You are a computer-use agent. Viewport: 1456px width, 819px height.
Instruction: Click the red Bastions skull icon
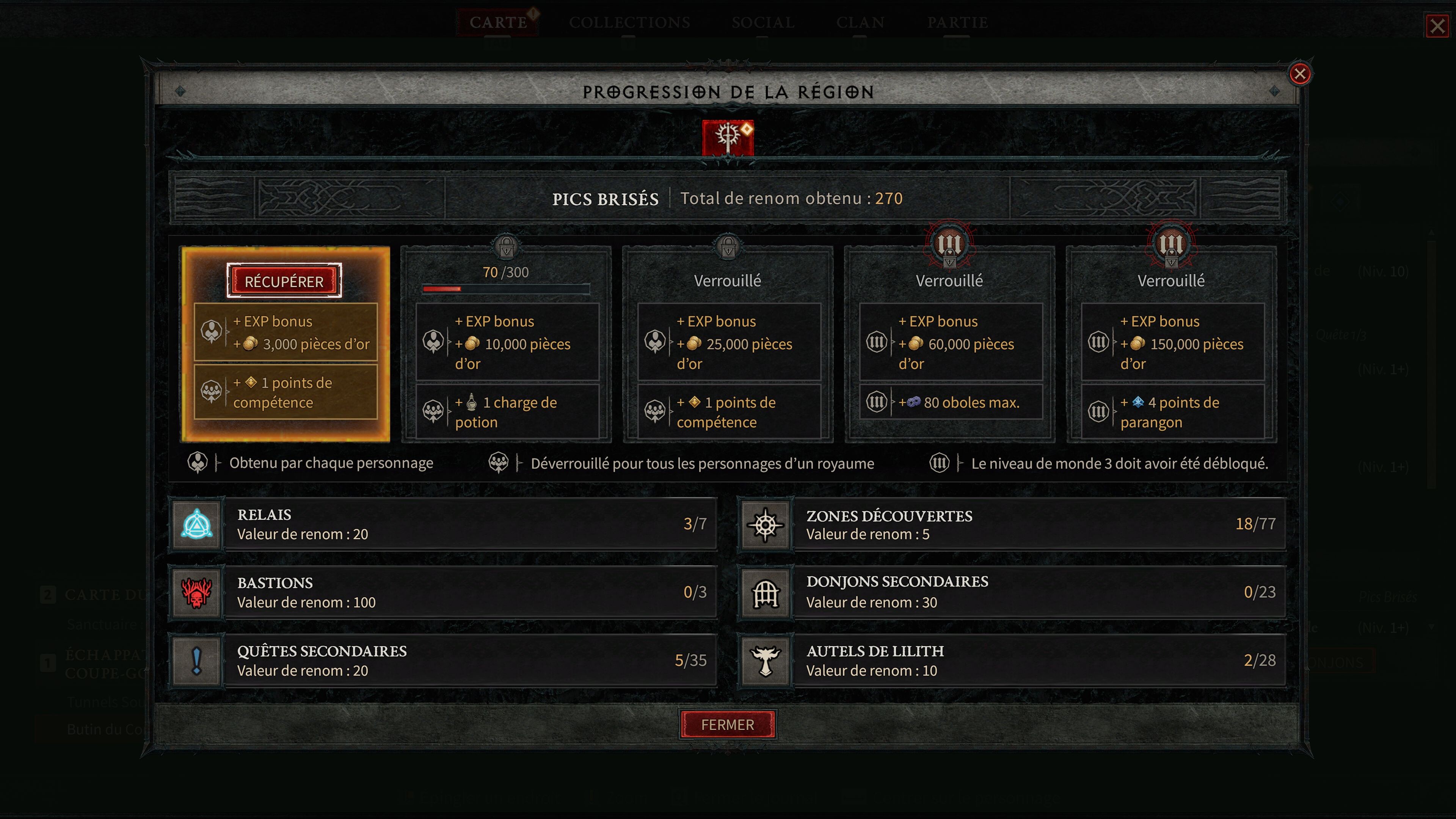click(x=196, y=592)
